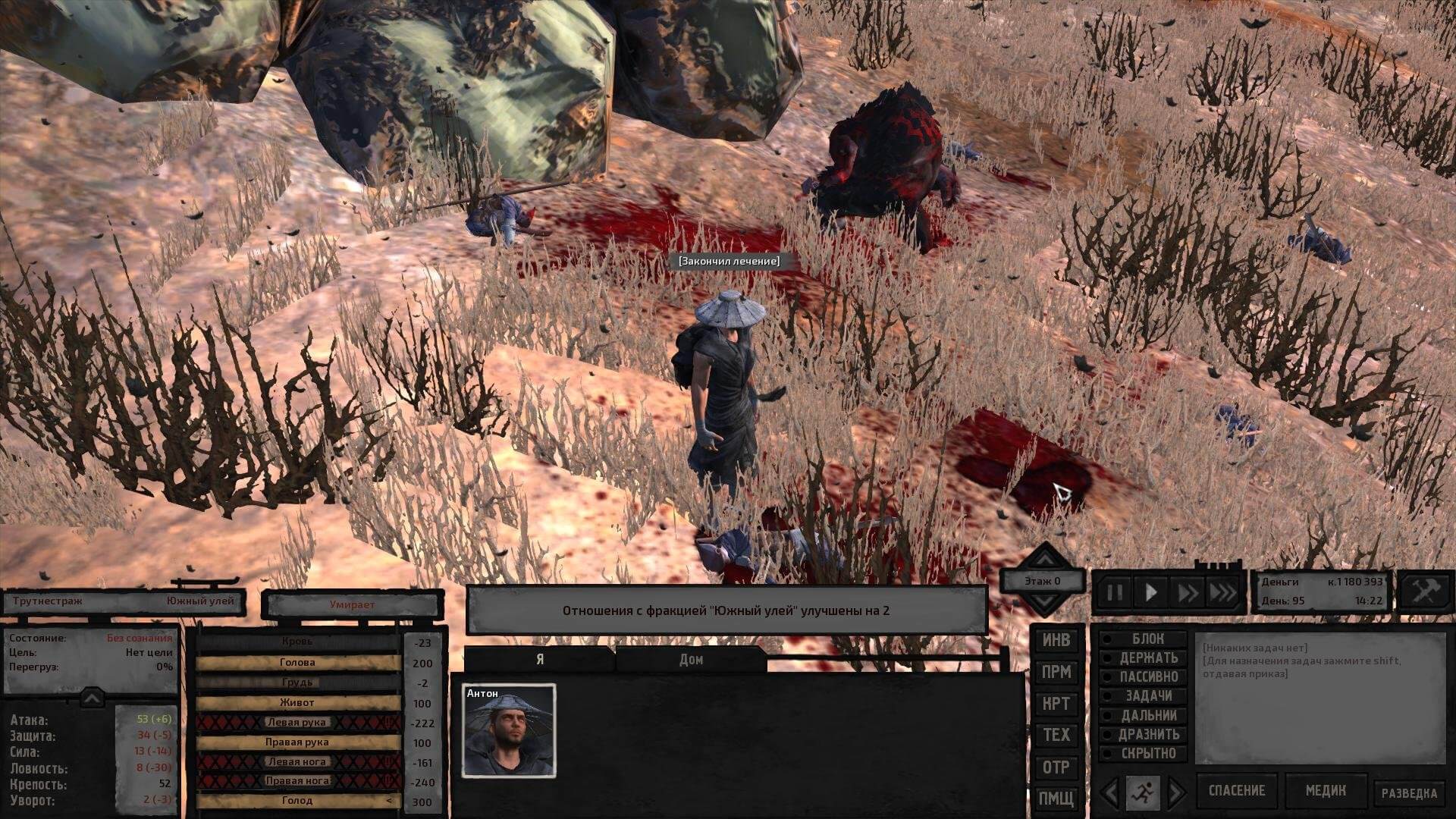The width and height of the screenshot is (1456, 819).
Task: Open the map with the КРТ button
Action: tap(1056, 704)
